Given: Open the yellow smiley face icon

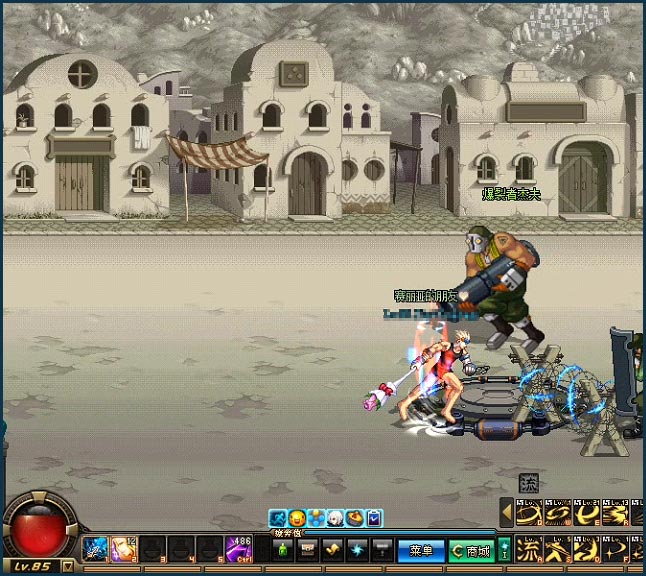Looking at the screenshot, I should coord(297,518).
